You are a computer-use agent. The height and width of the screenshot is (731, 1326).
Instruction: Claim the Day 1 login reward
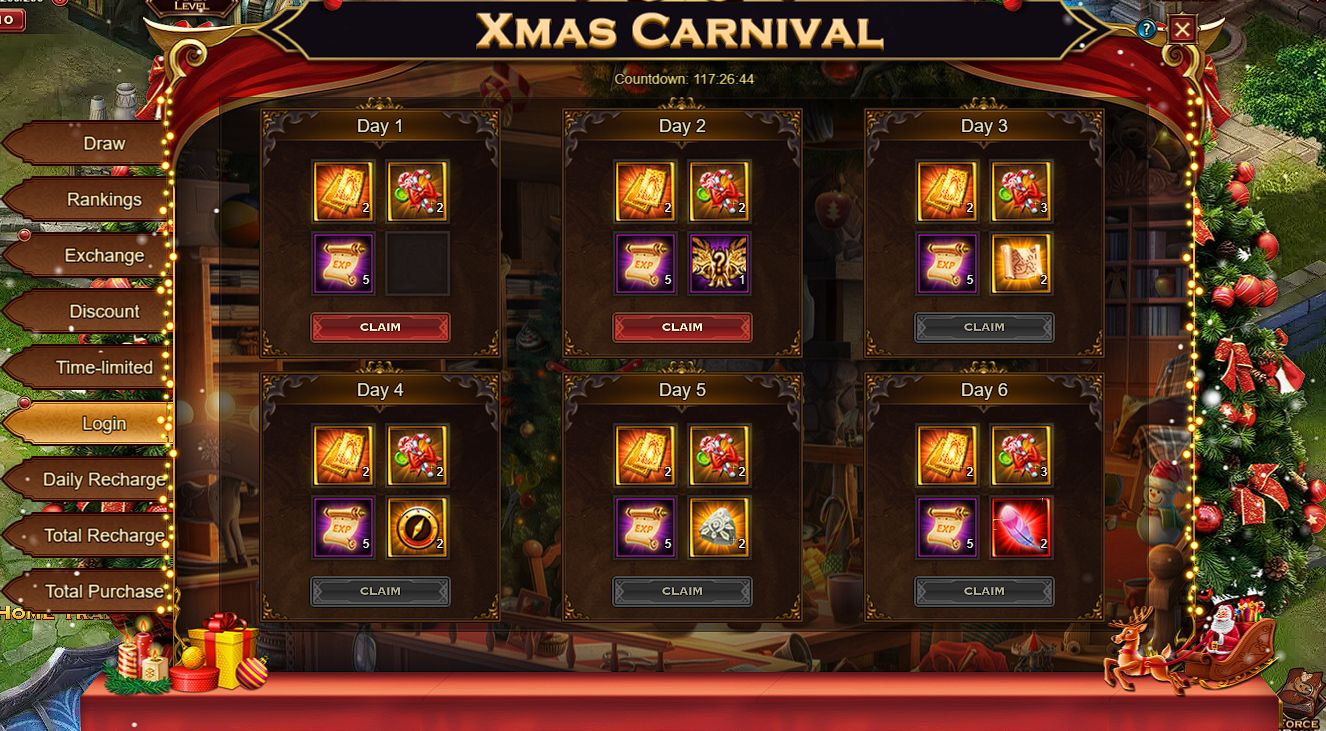pos(380,327)
